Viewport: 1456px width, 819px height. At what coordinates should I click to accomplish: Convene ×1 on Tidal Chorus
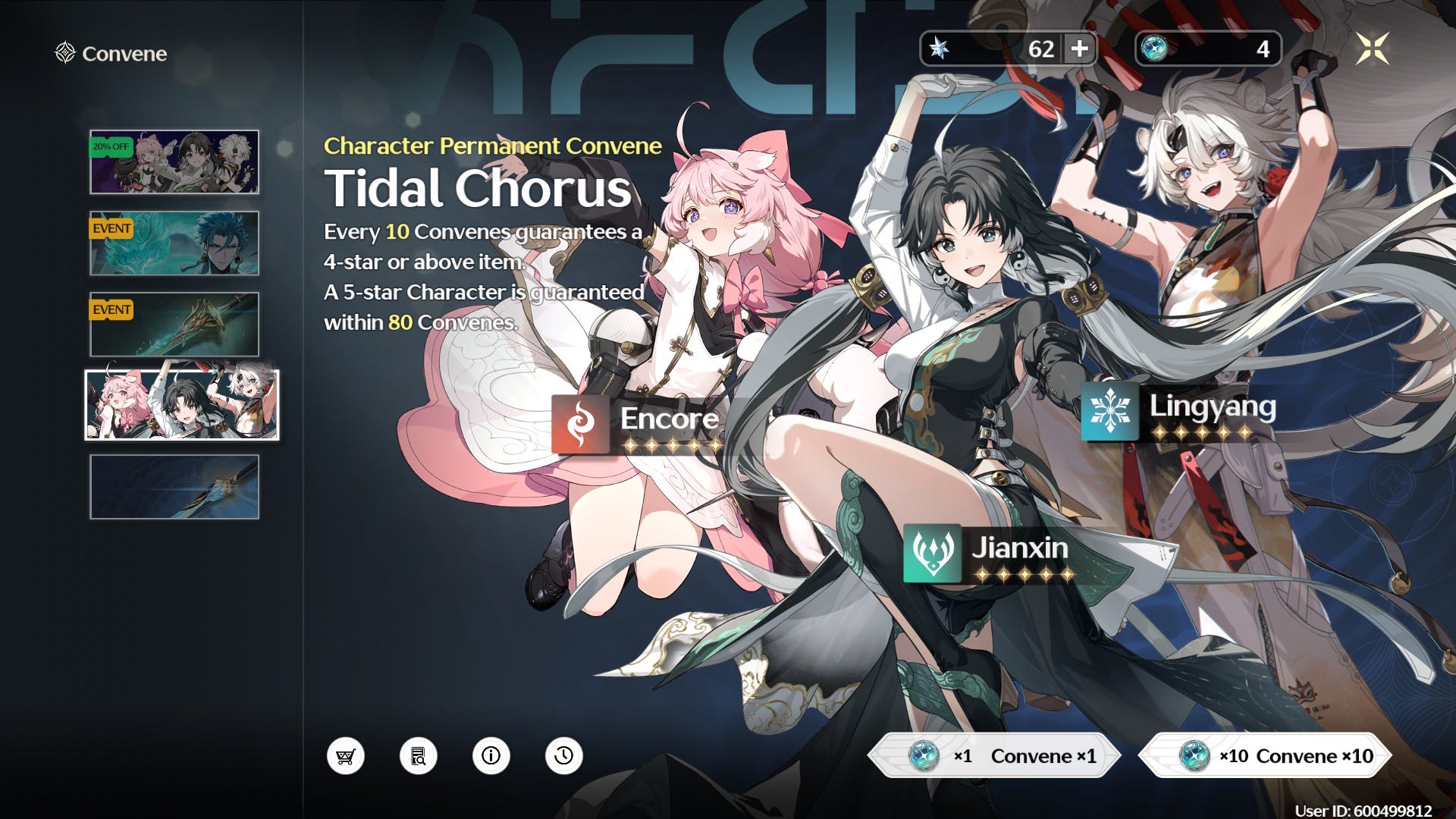(x=994, y=755)
